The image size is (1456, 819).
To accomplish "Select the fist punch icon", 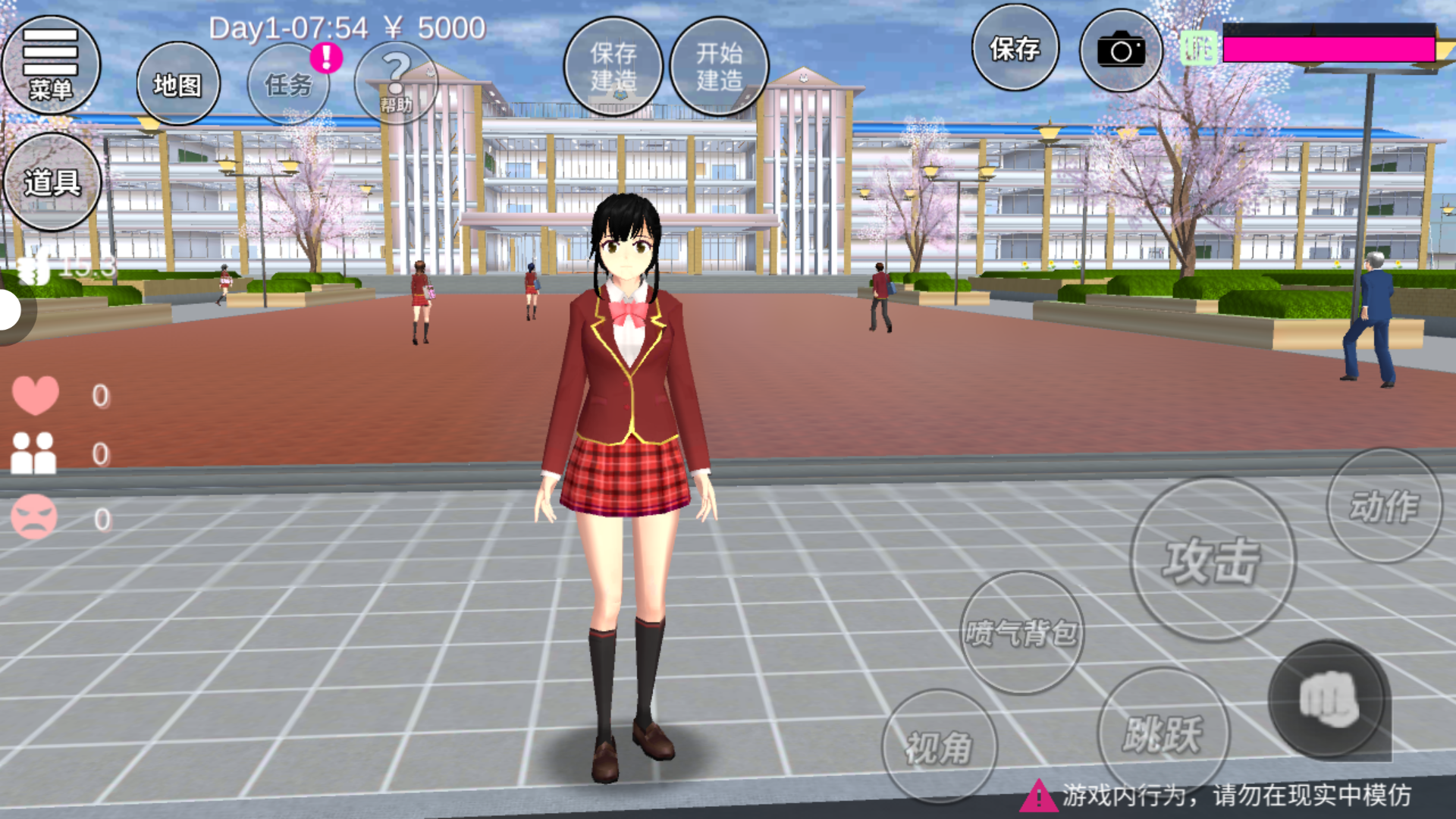I will click(x=1329, y=699).
